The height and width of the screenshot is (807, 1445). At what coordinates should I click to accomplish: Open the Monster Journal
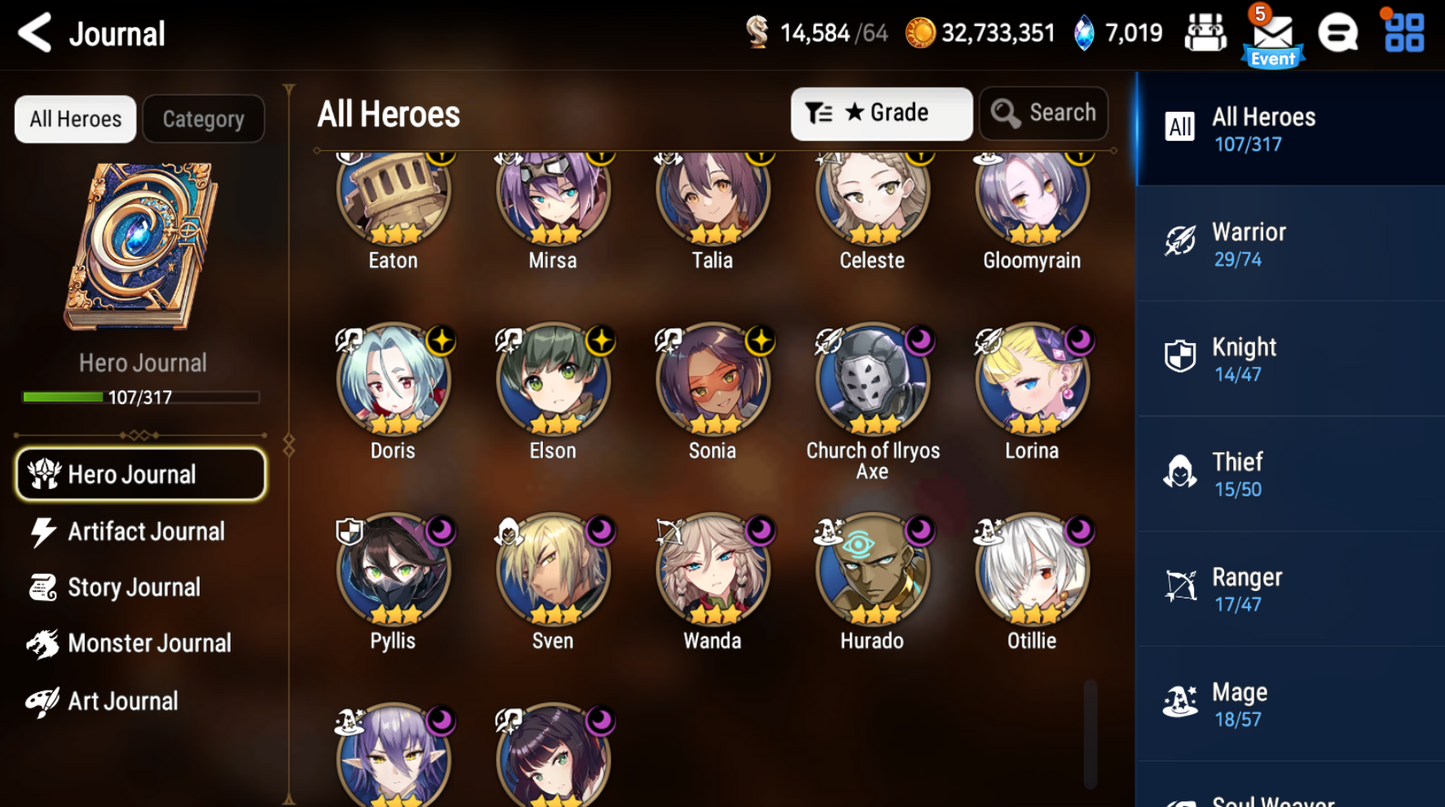148,643
